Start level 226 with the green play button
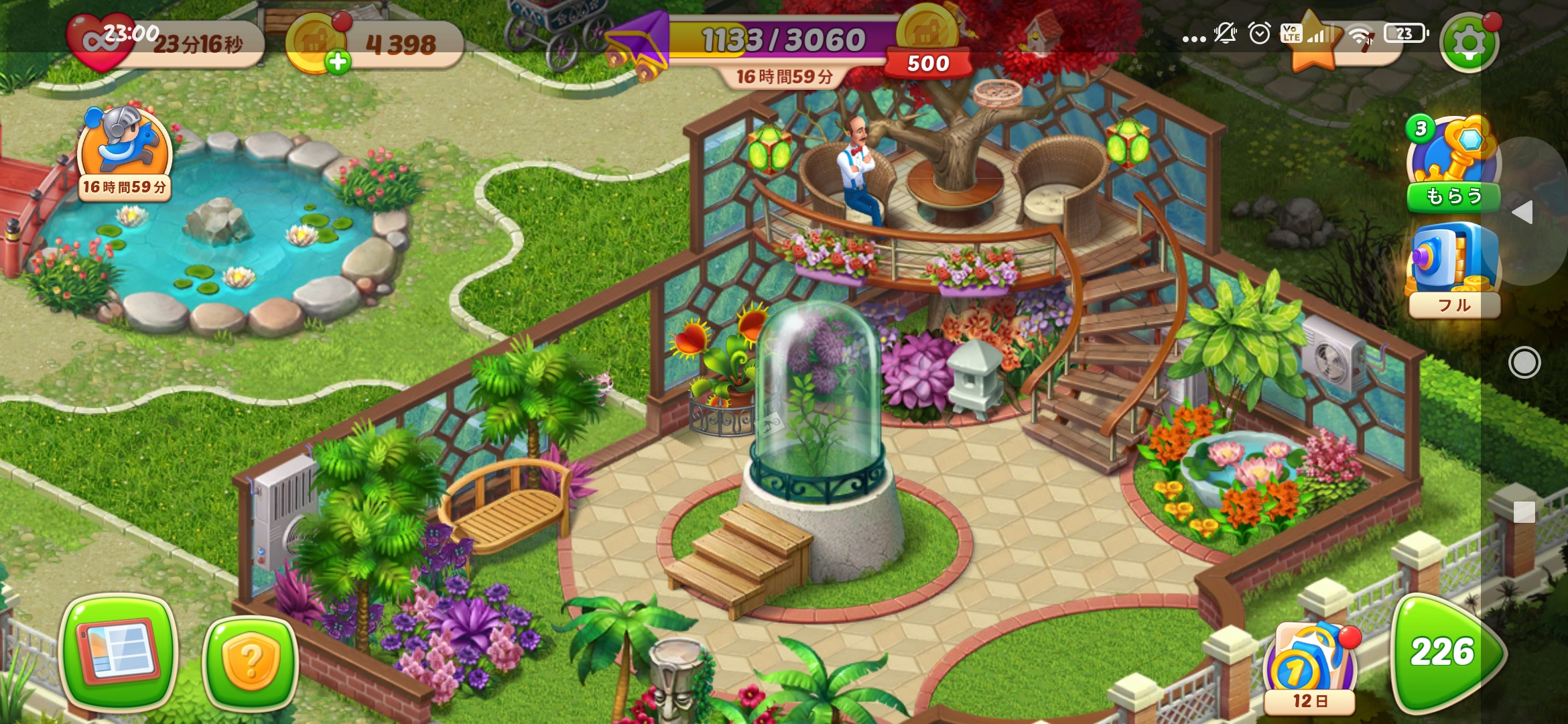The height and width of the screenshot is (724, 1568). (x=1446, y=653)
